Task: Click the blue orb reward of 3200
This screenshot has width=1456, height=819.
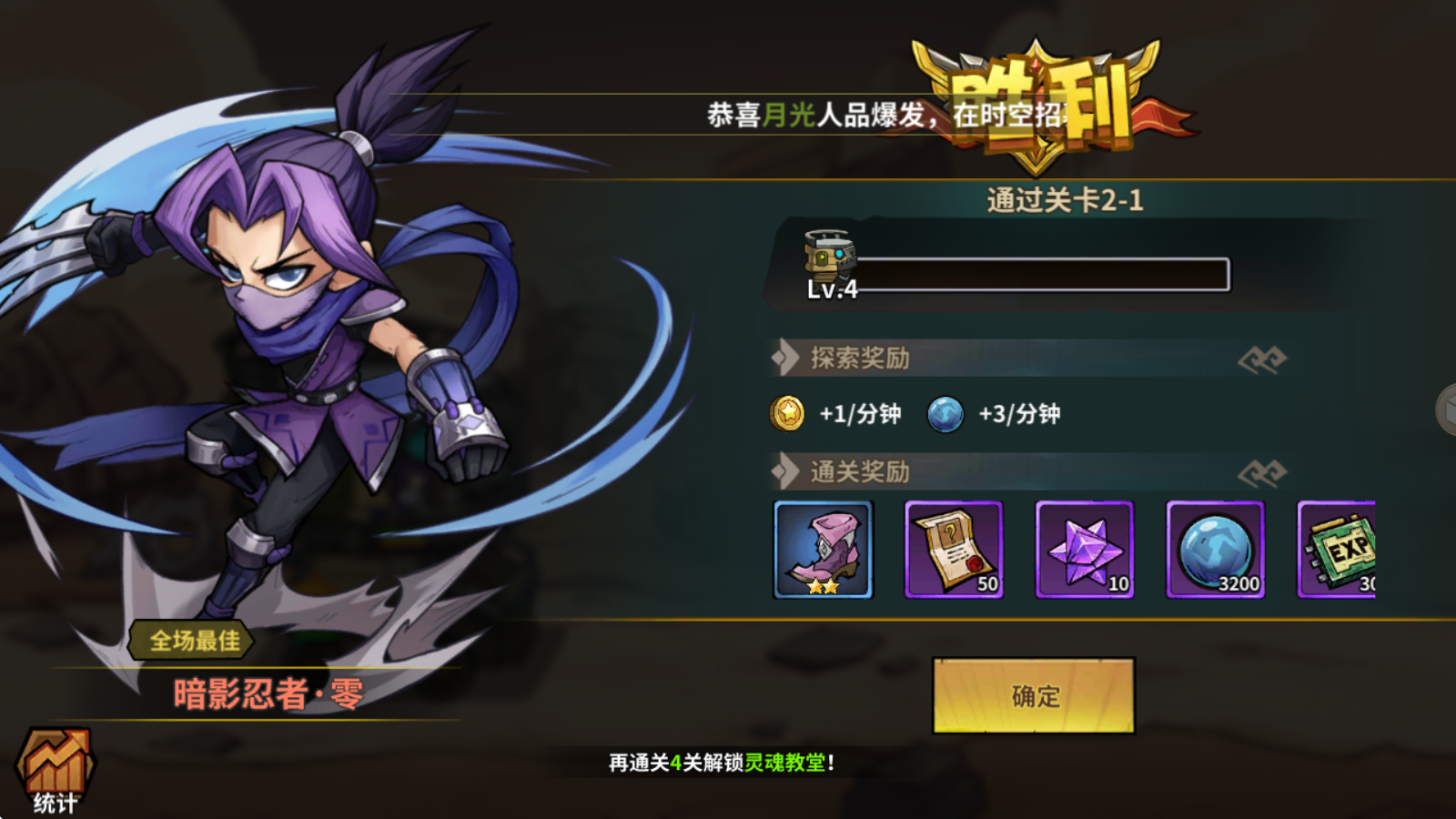Action: (1217, 550)
